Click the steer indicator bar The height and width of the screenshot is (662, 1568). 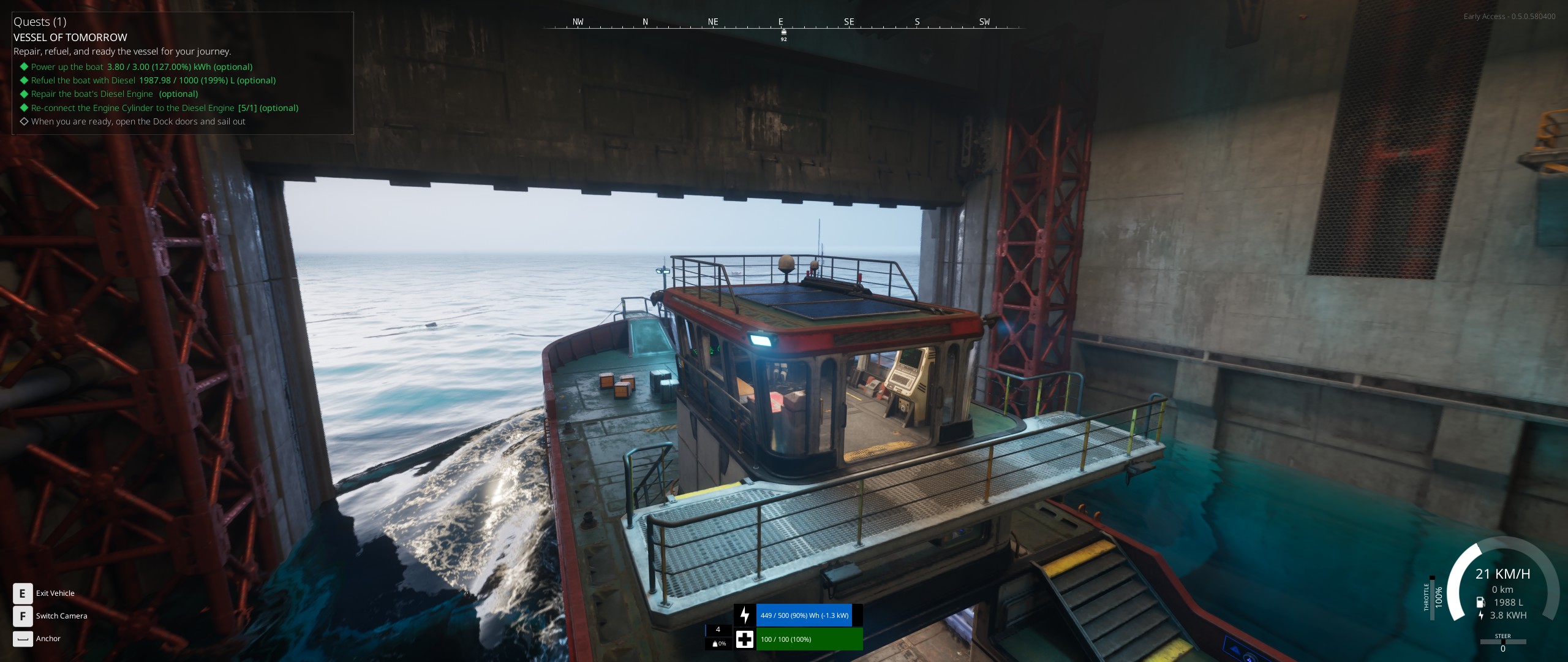(x=1502, y=642)
